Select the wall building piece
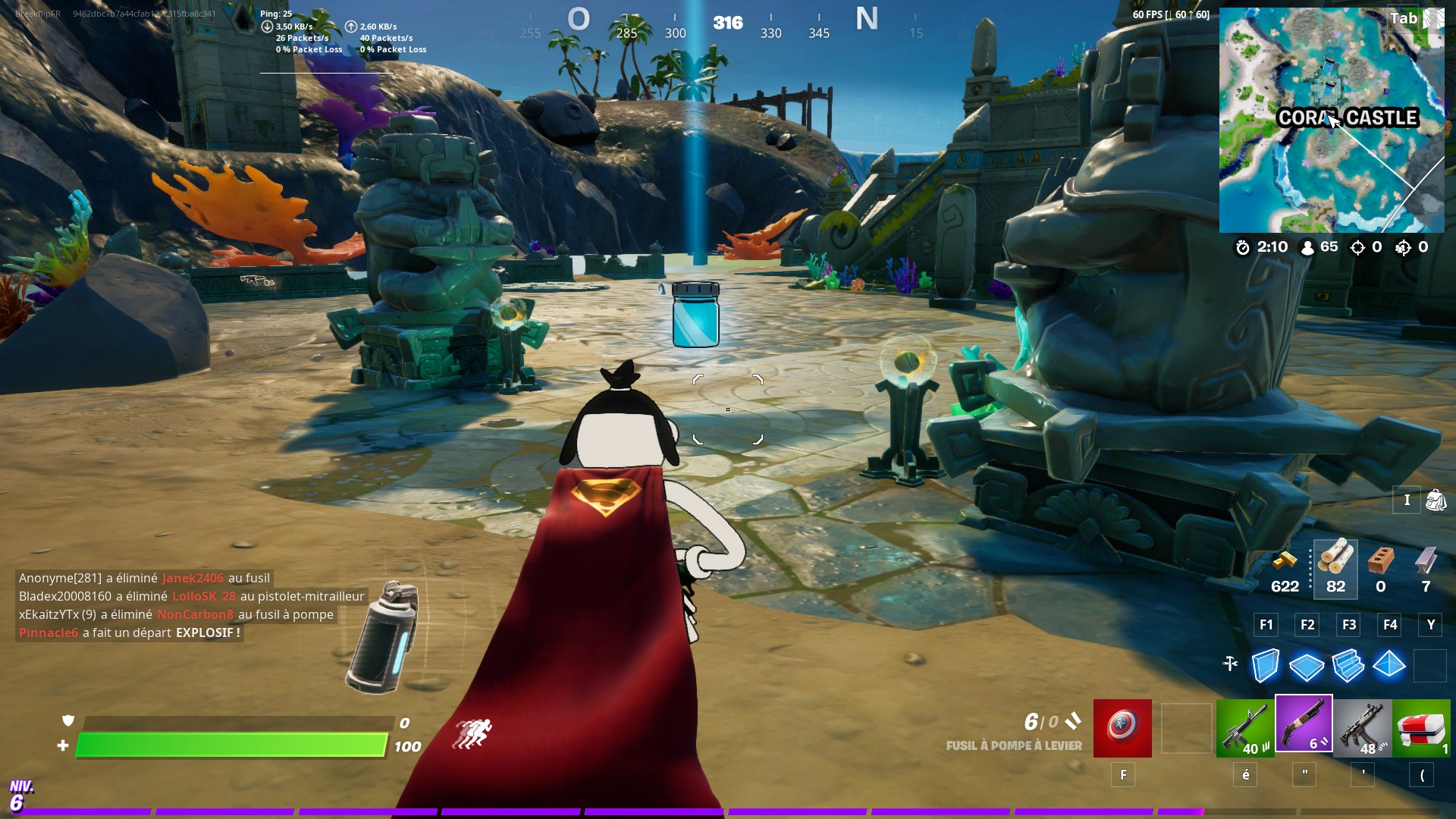1456x819 pixels. [1265, 666]
